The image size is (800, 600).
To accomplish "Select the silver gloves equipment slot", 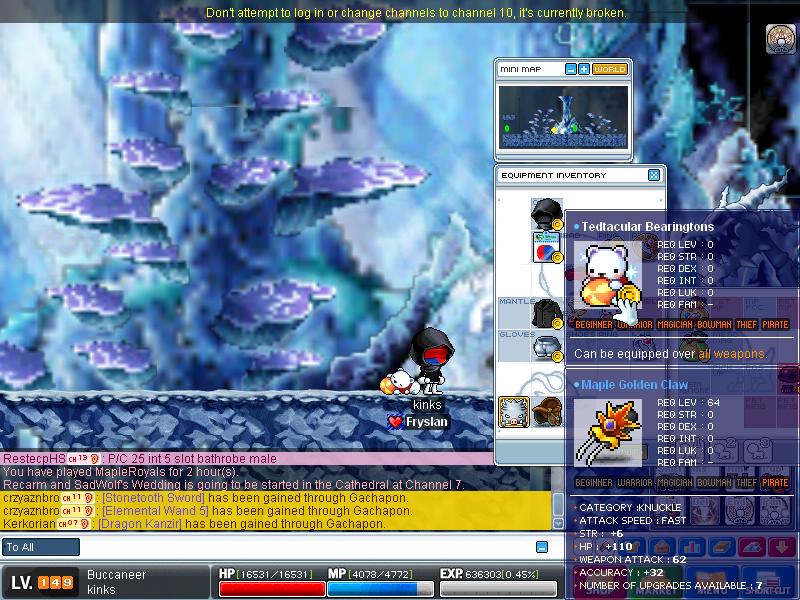I will click(546, 347).
